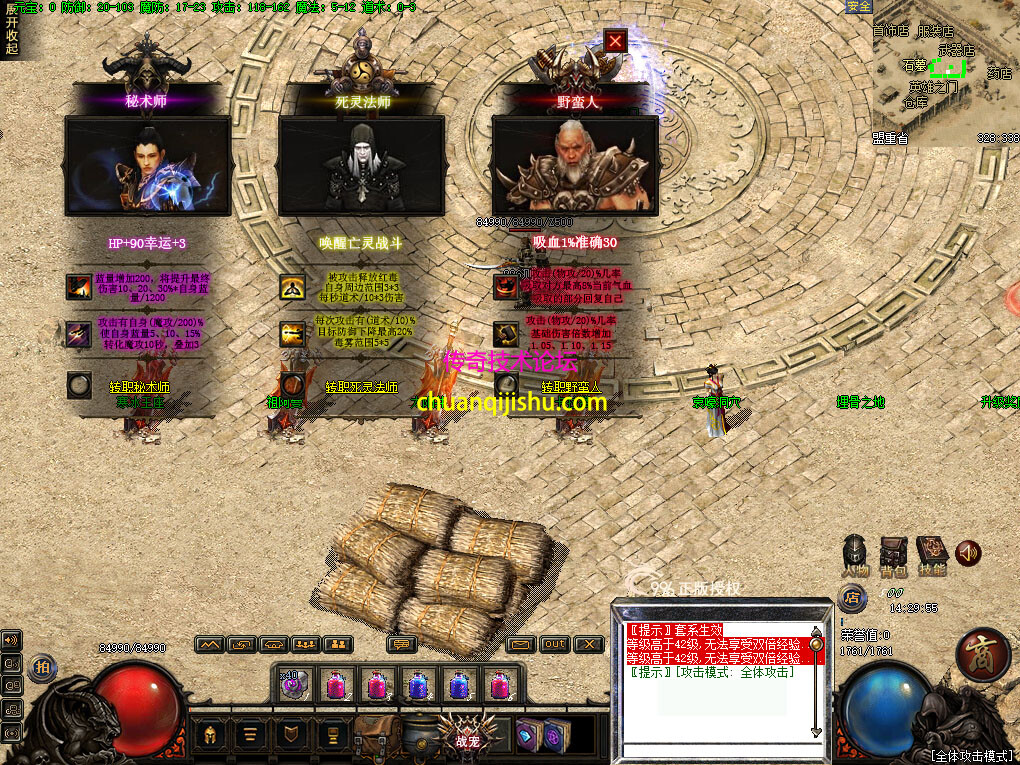This screenshot has width=1020, height=765.
Task: Select the 野蛮人 character portrait
Action: pos(575,165)
